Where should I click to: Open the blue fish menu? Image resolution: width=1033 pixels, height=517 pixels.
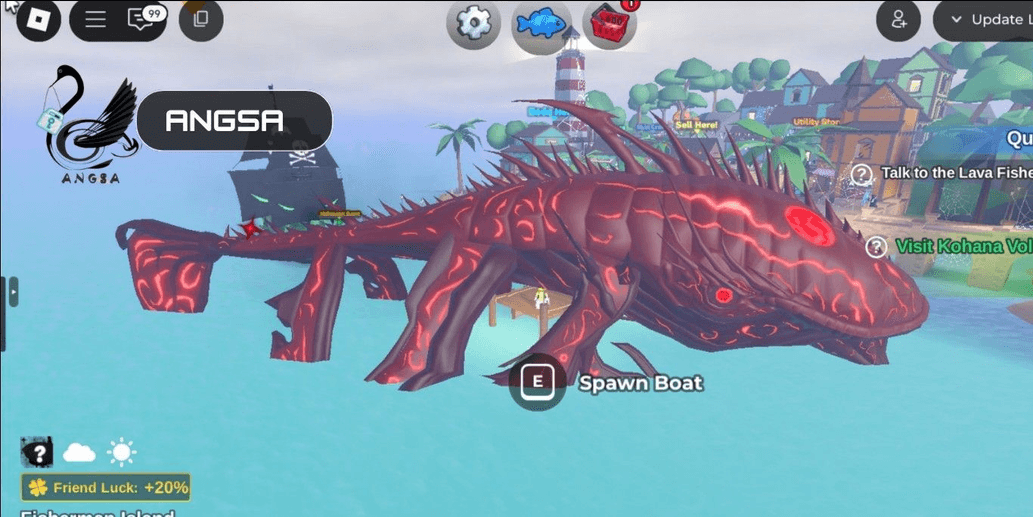[x=541, y=24]
